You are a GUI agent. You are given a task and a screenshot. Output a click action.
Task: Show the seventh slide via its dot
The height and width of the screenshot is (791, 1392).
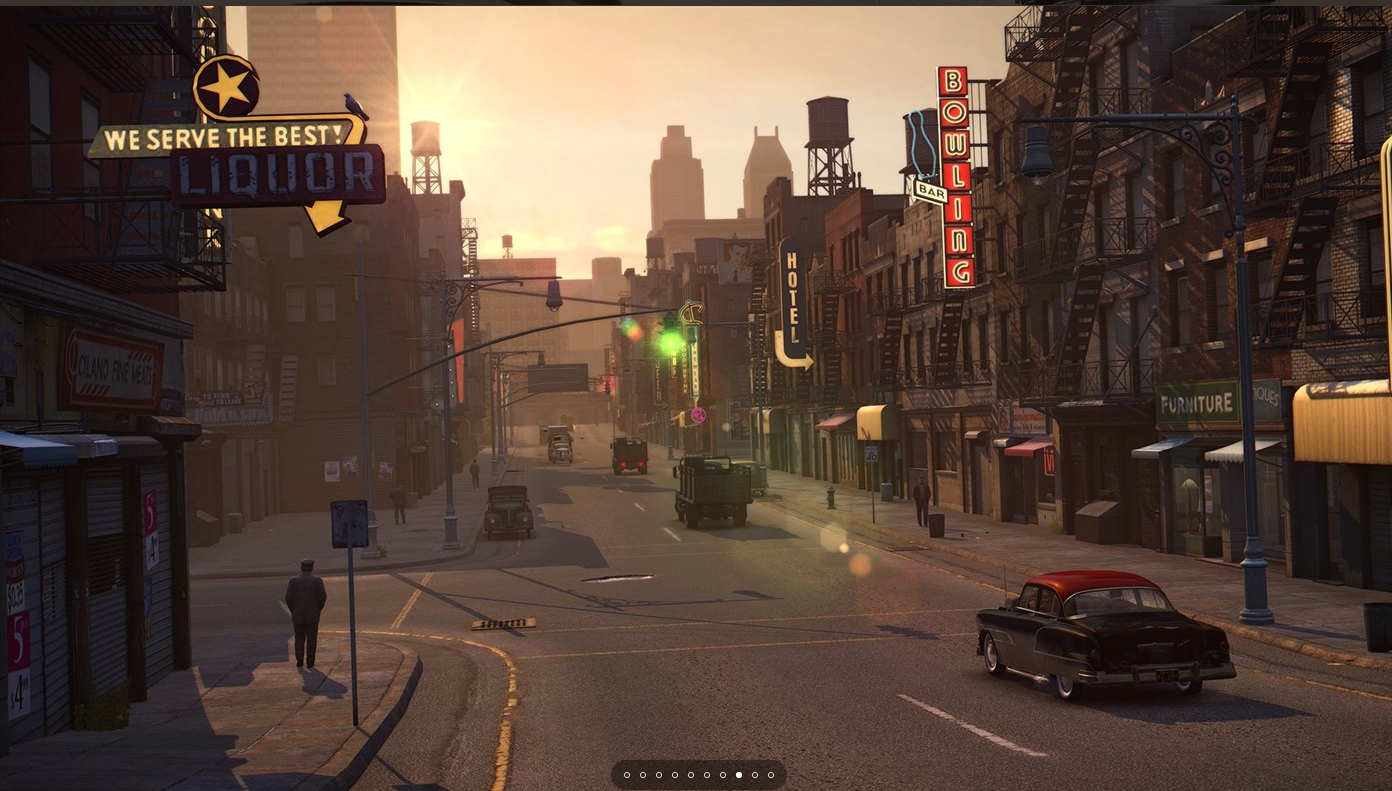[x=723, y=775]
